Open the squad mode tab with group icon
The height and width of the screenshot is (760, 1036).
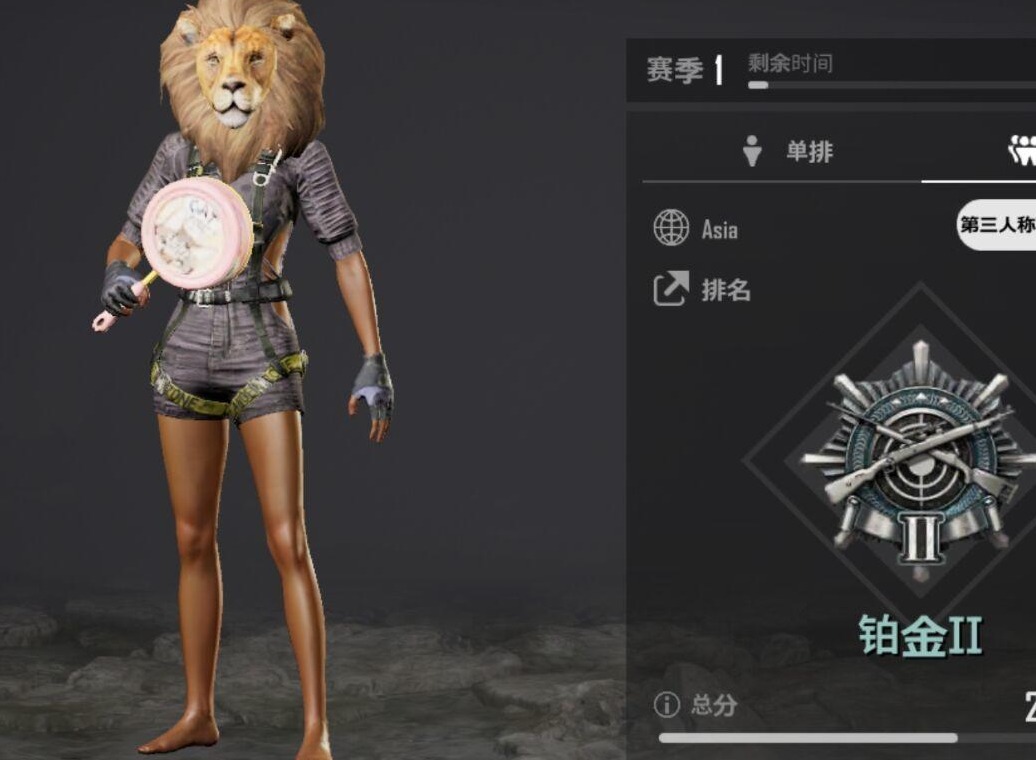tap(1022, 152)
